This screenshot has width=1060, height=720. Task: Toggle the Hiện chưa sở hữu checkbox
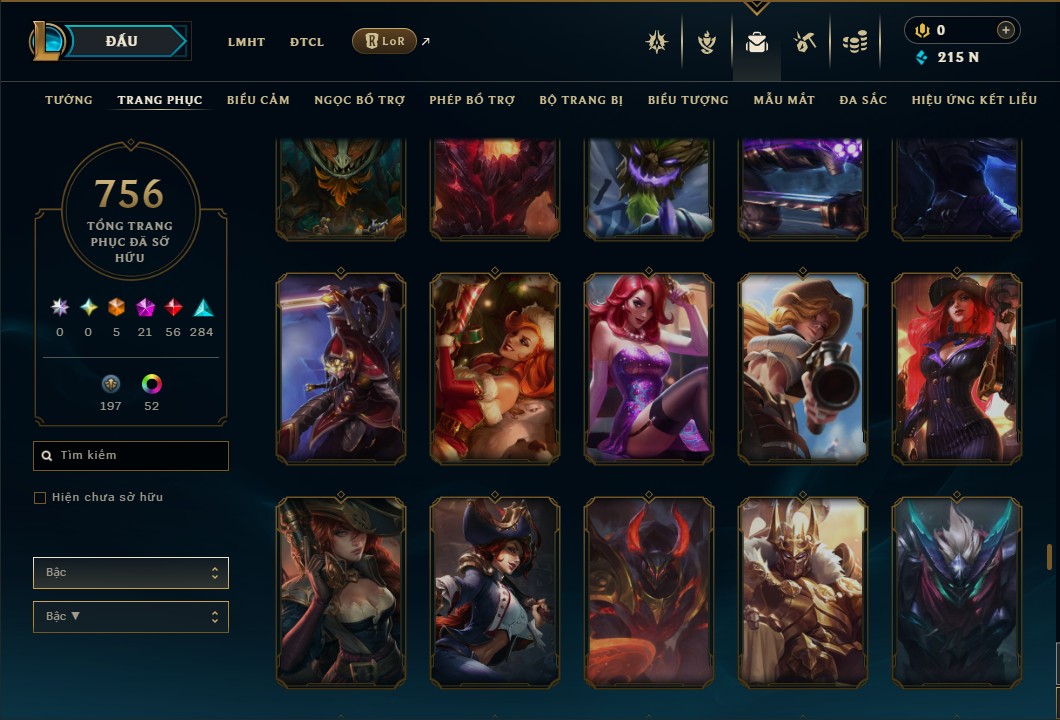click(x=40, y=498)
